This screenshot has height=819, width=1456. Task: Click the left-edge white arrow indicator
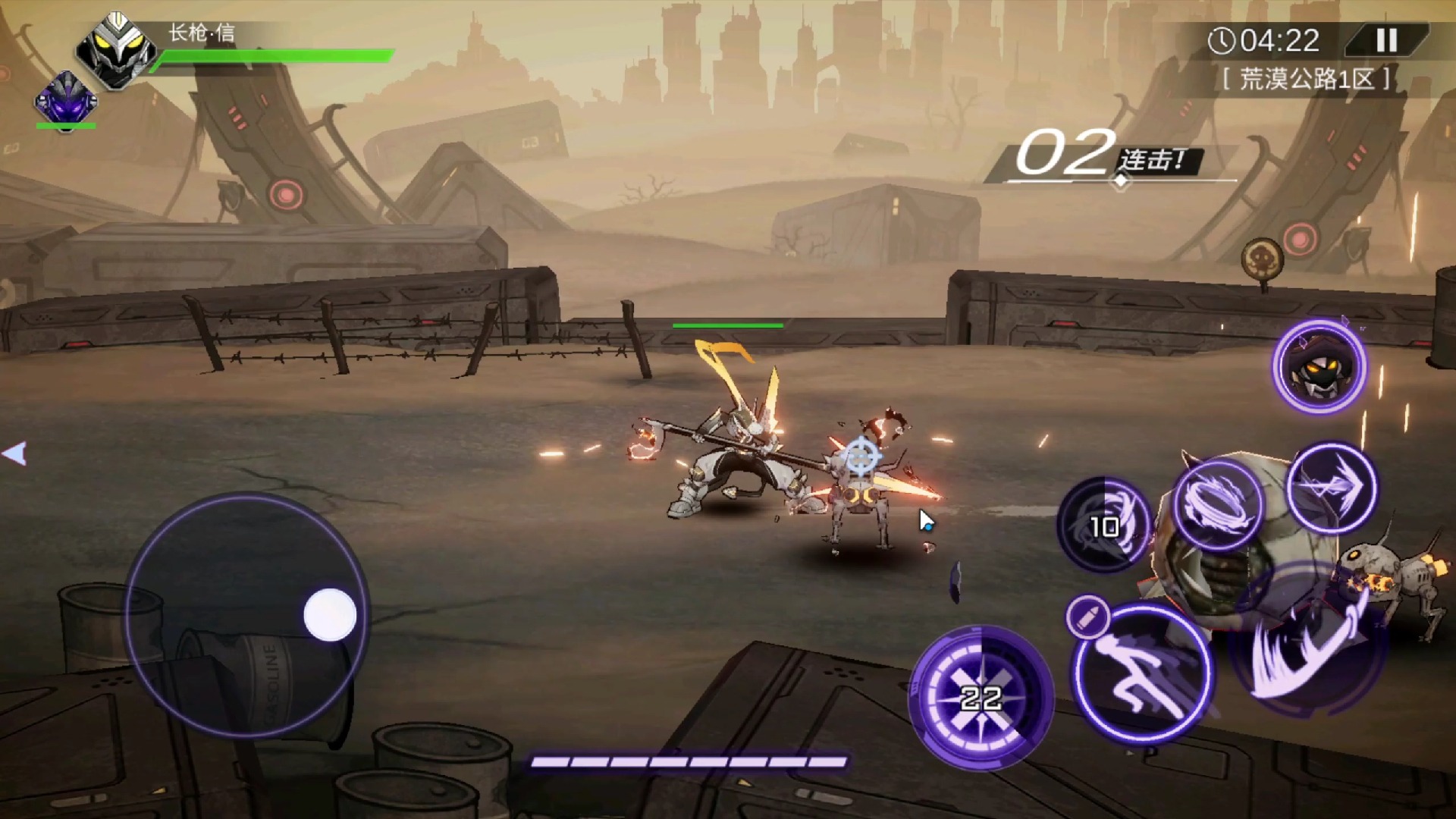[14, 453]
